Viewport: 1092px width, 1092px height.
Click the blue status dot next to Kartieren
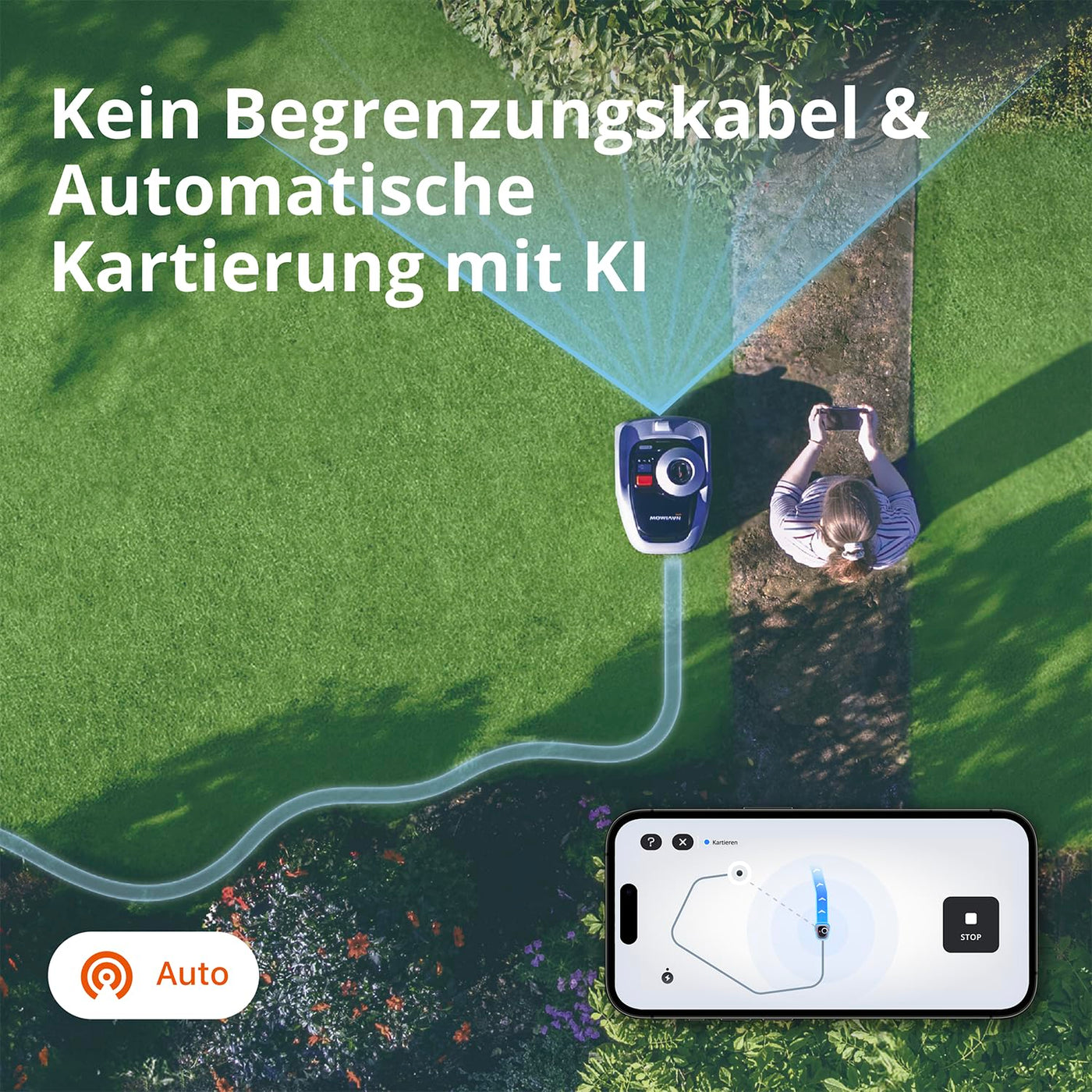point(706,842)
